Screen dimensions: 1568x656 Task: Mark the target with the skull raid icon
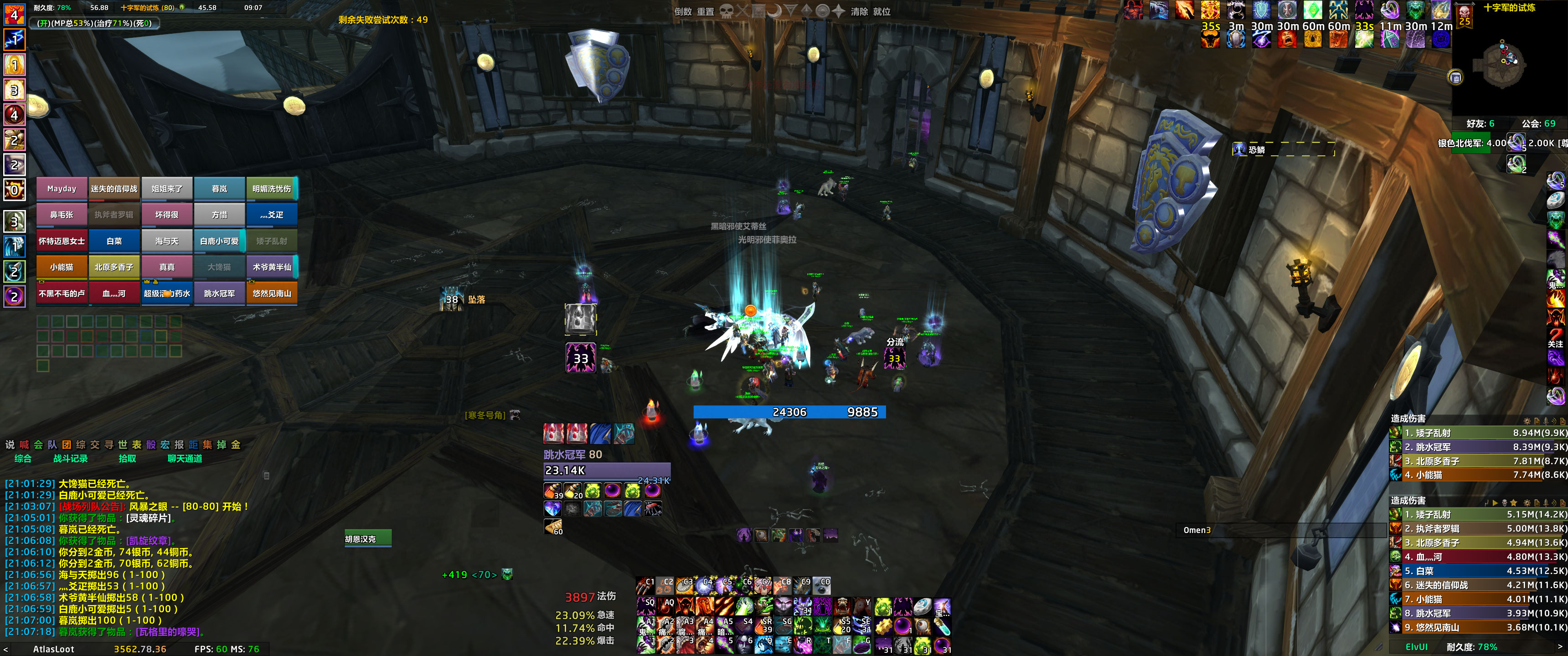[x=726, y=10]
